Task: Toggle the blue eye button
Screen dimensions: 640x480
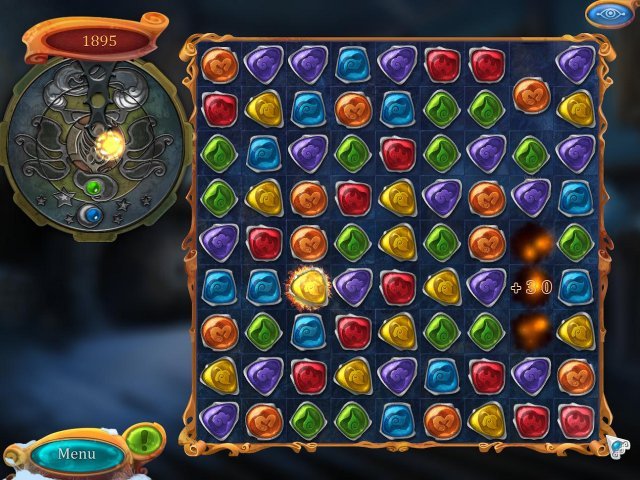Action: pyautogui.click(x=609, y=14)
